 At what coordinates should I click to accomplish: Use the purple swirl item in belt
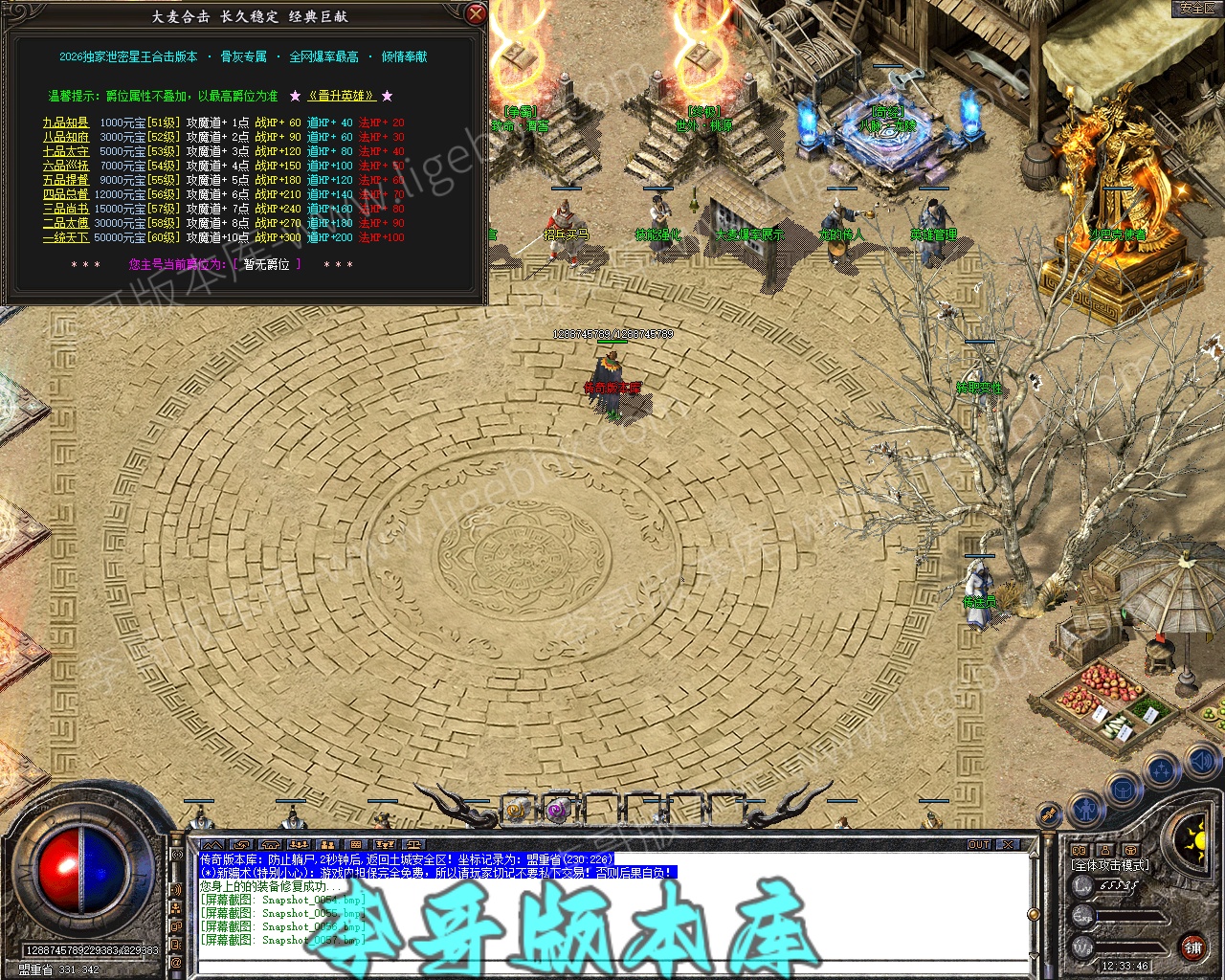(557, 811)
